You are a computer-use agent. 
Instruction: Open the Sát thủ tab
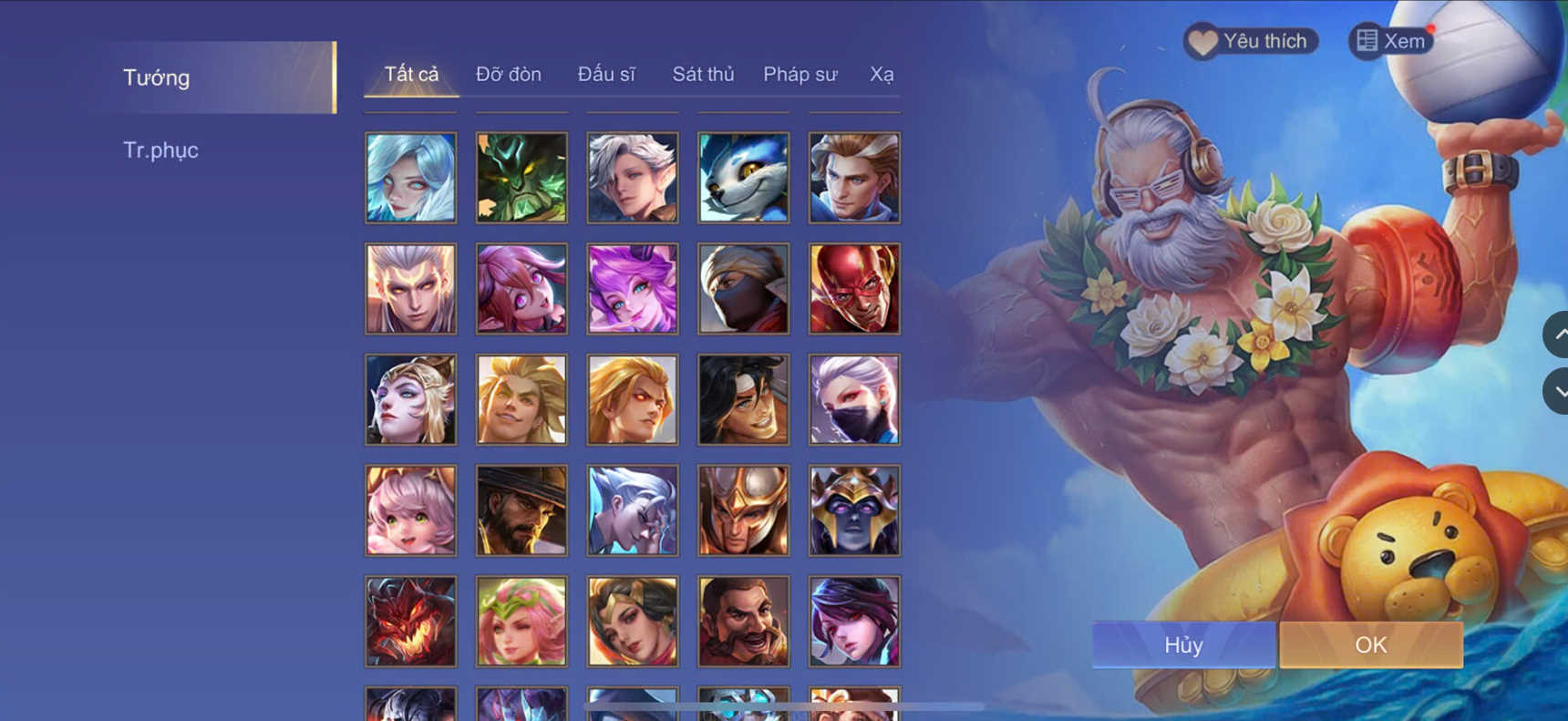tap(703, 74)
